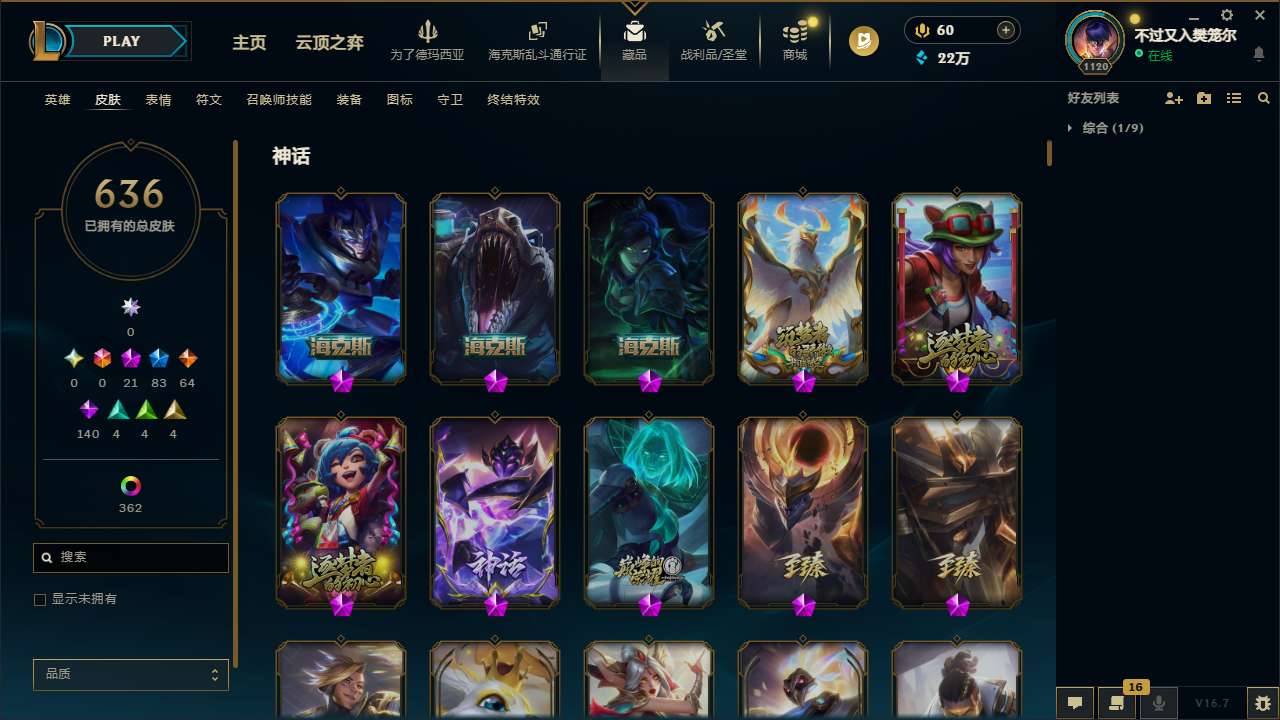Click the 搜索 skin search field
1280x720 pixels.
[x=130, y=557]
